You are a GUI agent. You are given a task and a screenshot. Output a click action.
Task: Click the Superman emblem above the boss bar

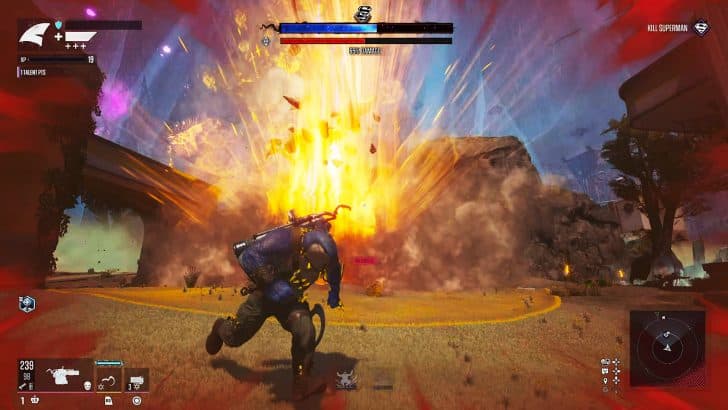point(364,12)
